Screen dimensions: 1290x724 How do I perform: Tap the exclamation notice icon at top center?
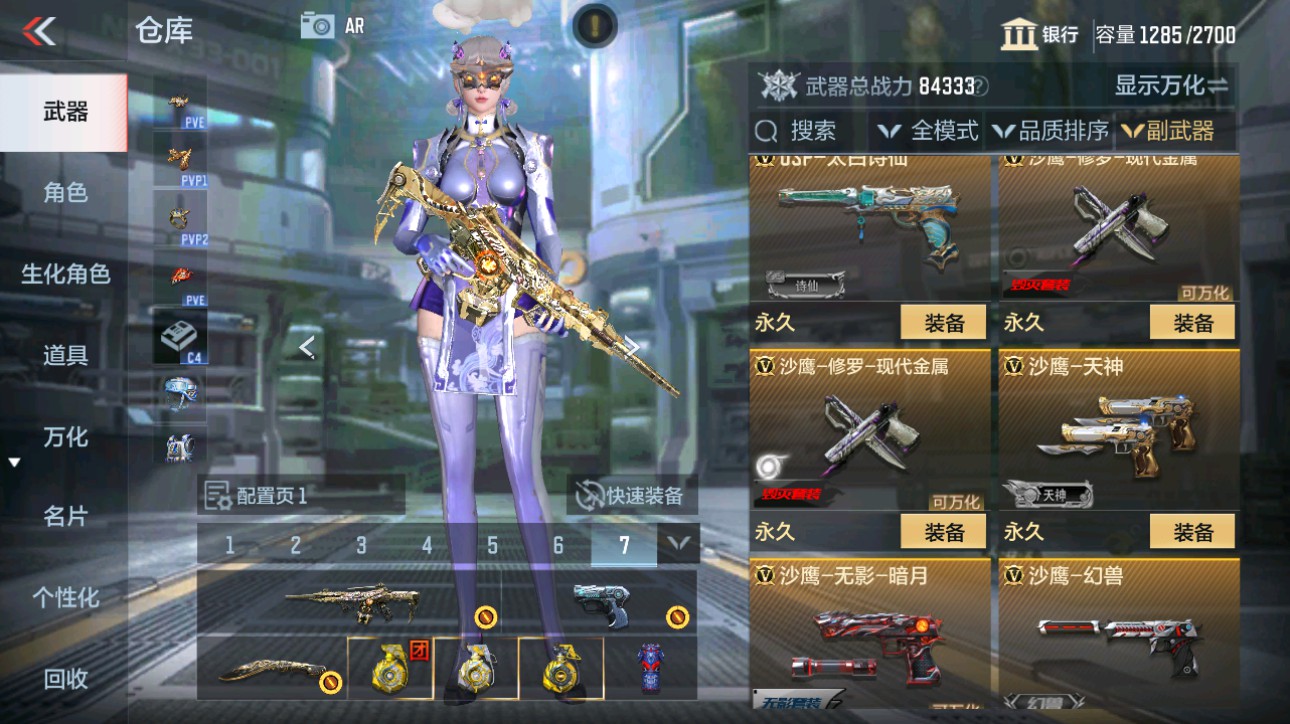tap(595, 27)
